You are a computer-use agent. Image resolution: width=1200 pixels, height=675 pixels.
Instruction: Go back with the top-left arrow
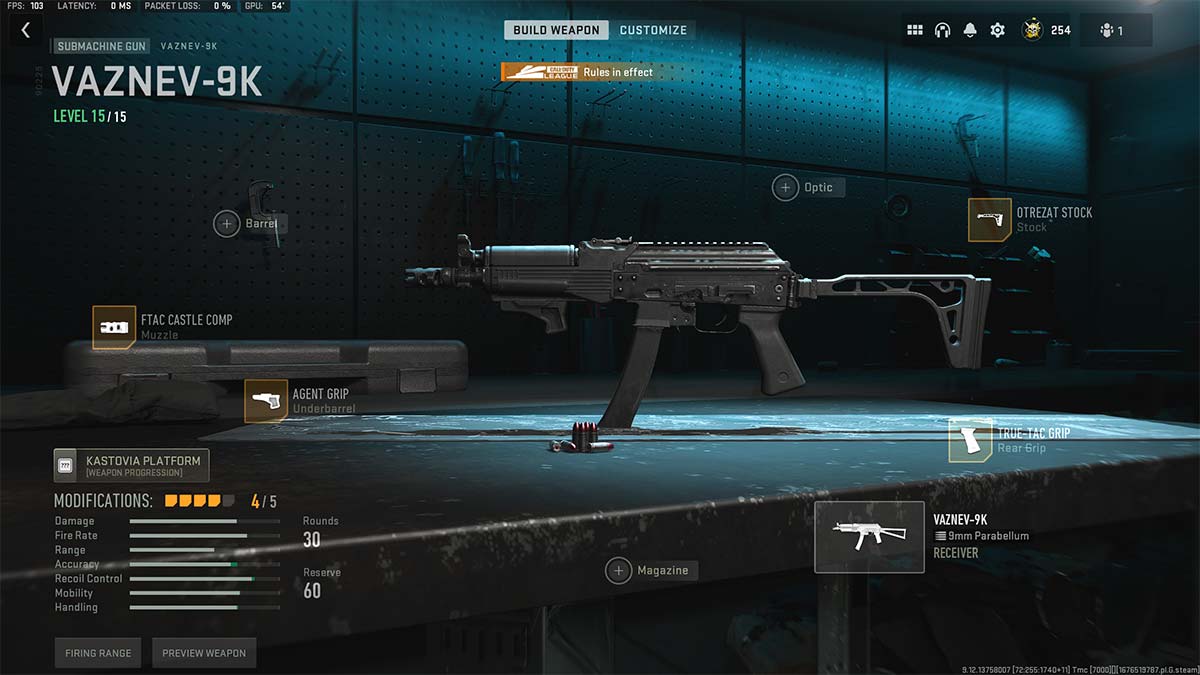pyautogui.click(x=26, y=31)
